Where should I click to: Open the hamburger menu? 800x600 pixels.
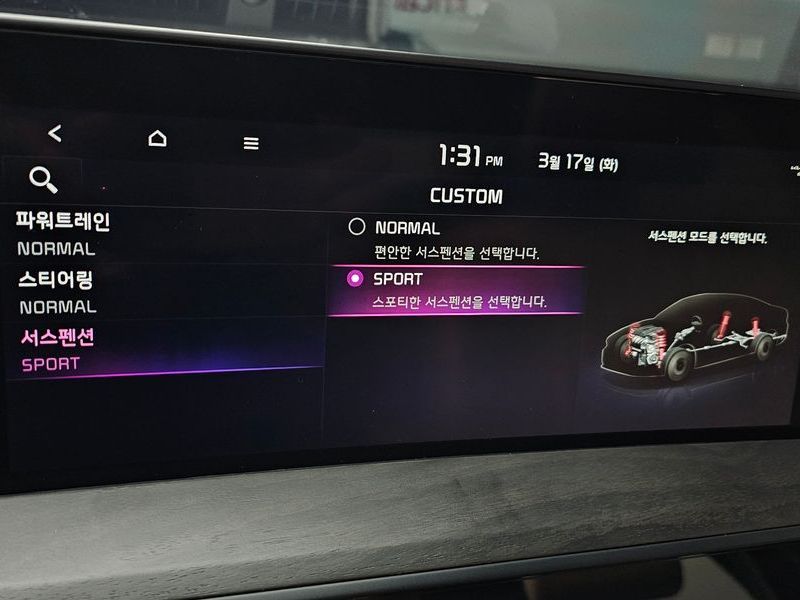[x=251, y=143]
